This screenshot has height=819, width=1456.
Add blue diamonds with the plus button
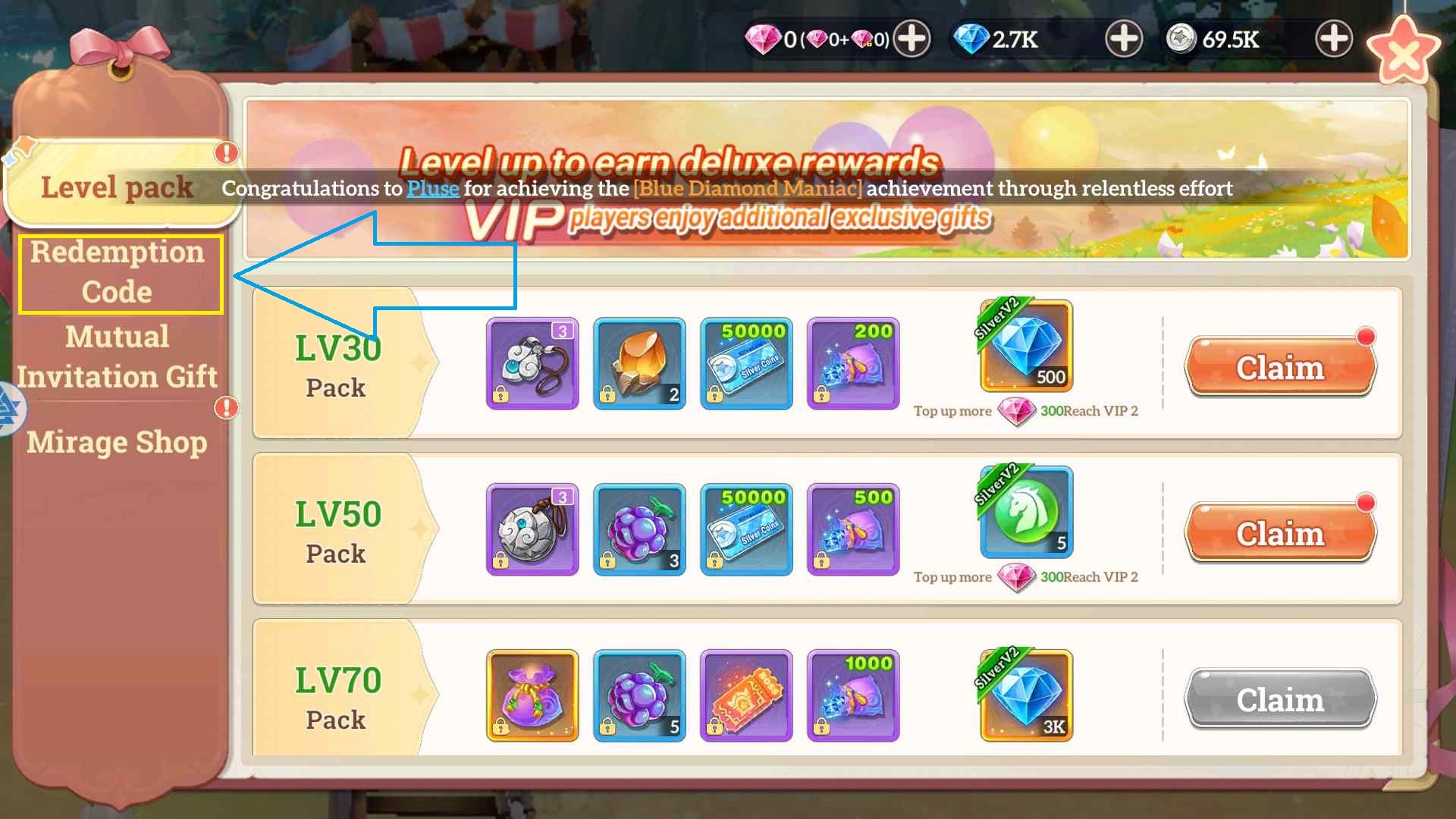[x=1122, y=39]
